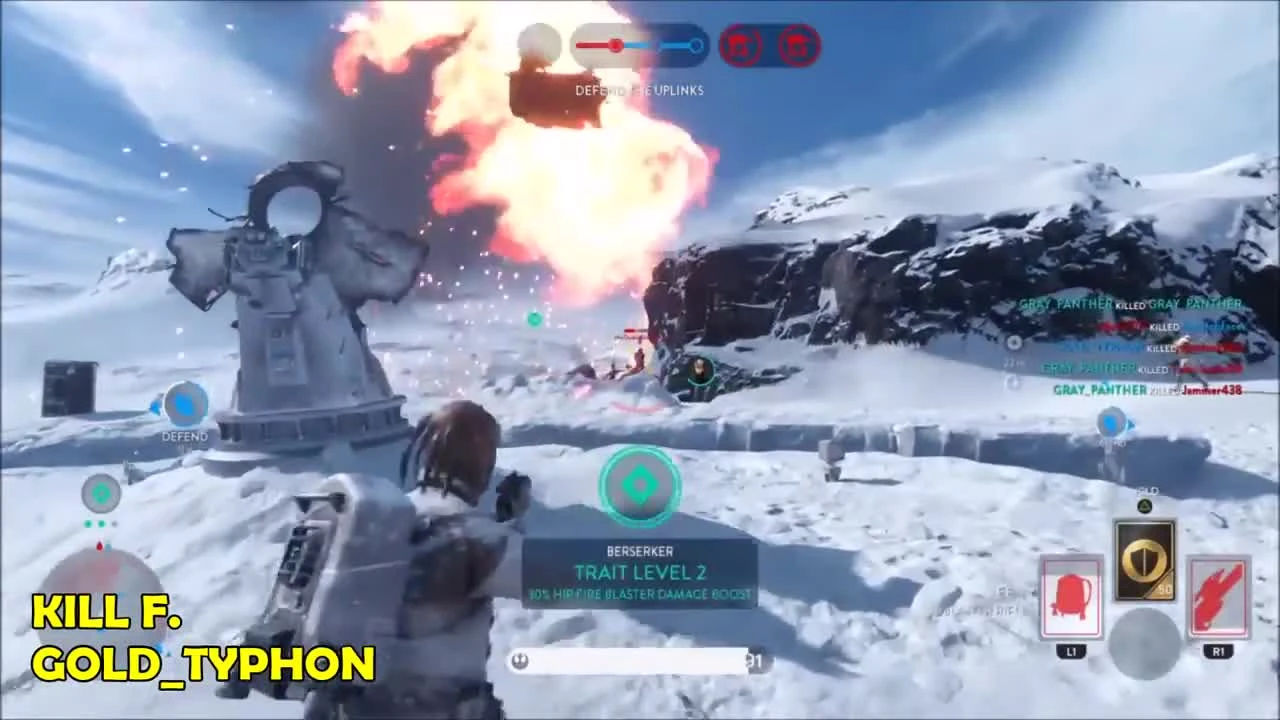The image size is (1280, 720).
Task: Select the second disabled red uplink icon
Action: coord(797,45)
